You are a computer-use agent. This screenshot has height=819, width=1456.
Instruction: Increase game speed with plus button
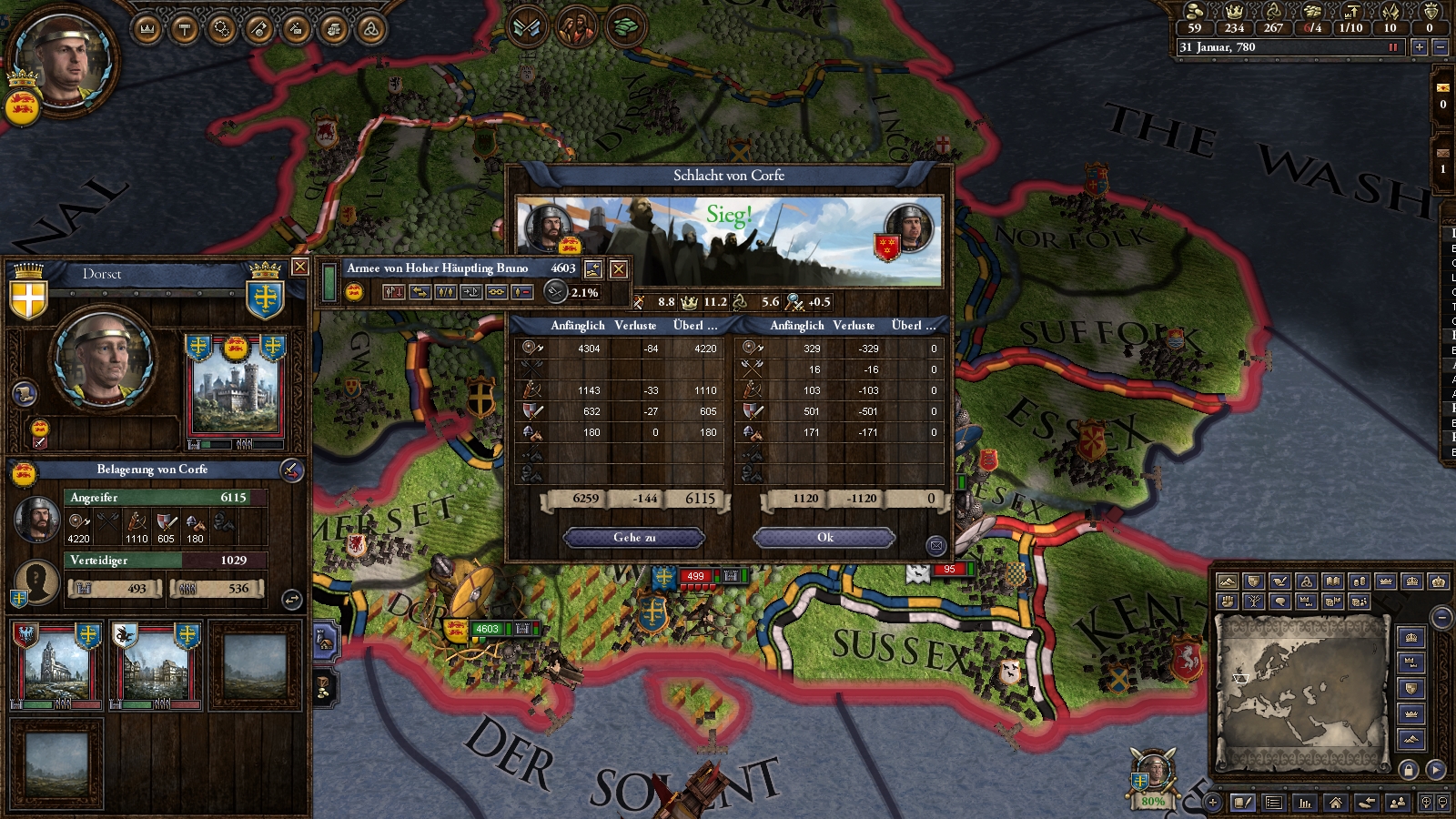click(x=1419, y=47)
